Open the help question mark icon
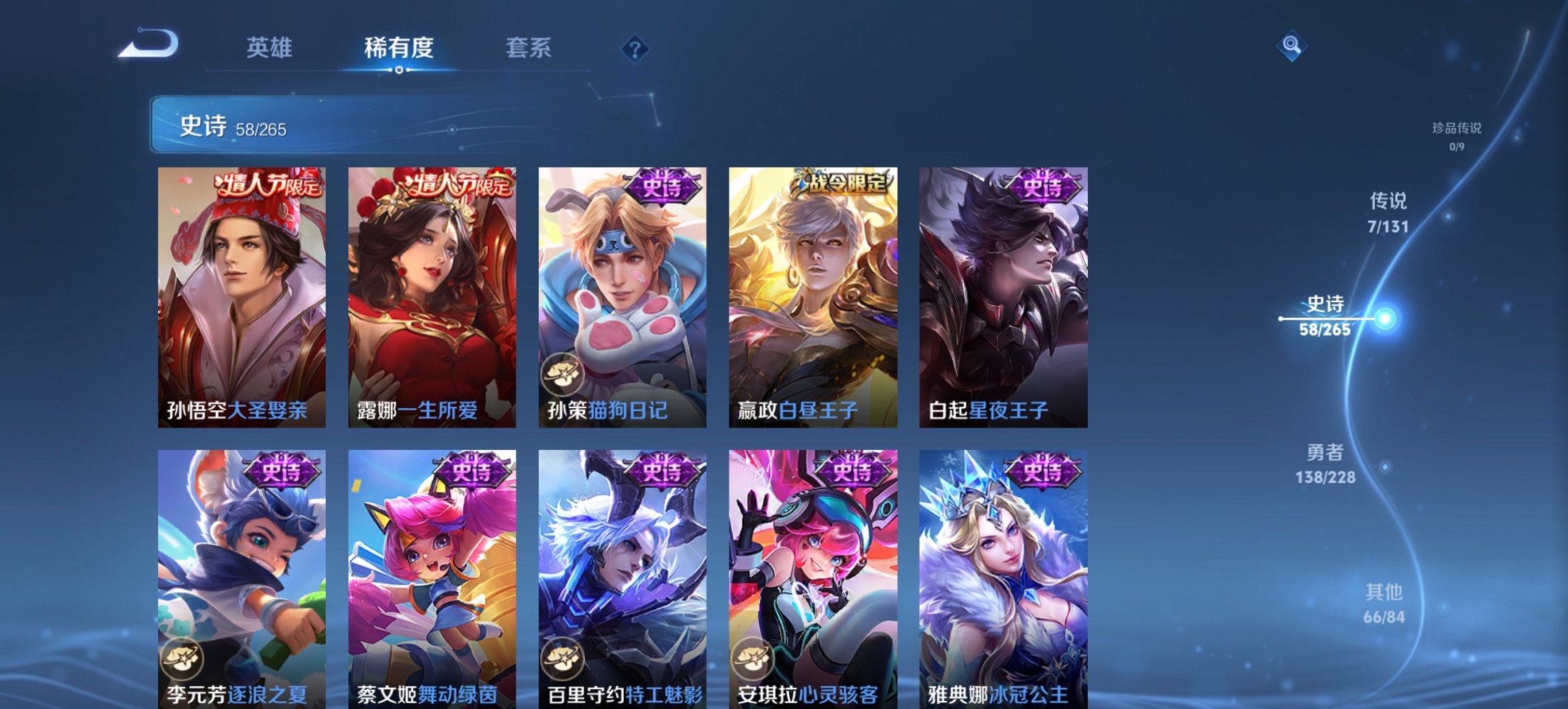Image resolution: width=1568 pixels, height=709 pixels. point(635,49)
